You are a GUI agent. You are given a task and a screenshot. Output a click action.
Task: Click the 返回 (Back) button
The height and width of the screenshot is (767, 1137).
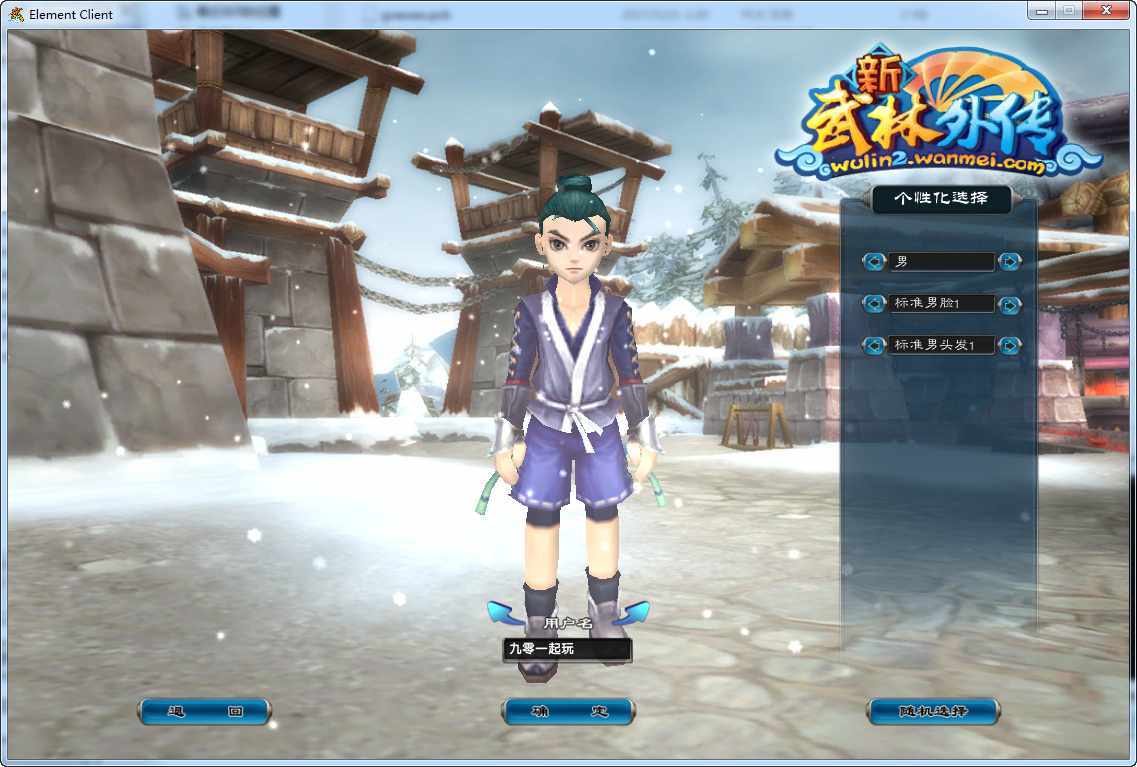coord(205,712)
